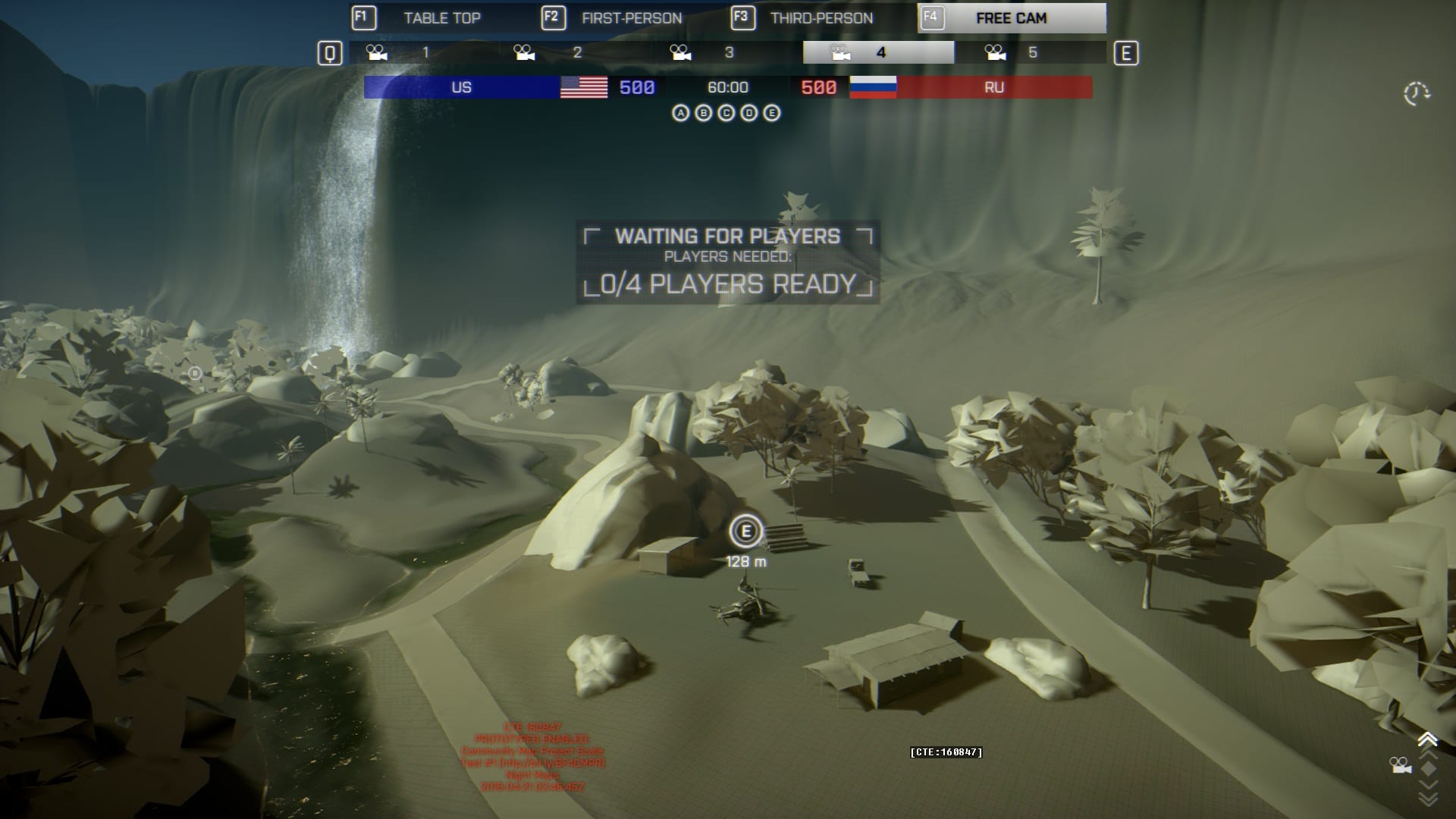Select camera slot 4

[879, 52]
